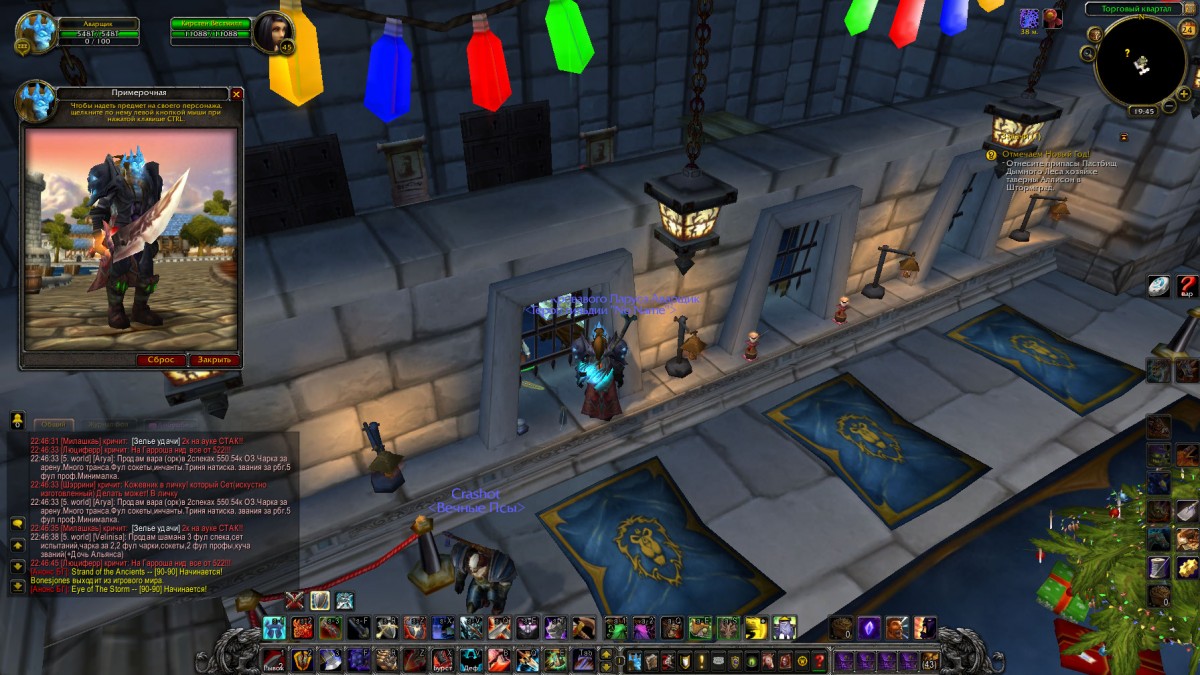Page the action bar up with the arrow
1200x675 pixels.
pyautogui.click(x=606, y=653)
